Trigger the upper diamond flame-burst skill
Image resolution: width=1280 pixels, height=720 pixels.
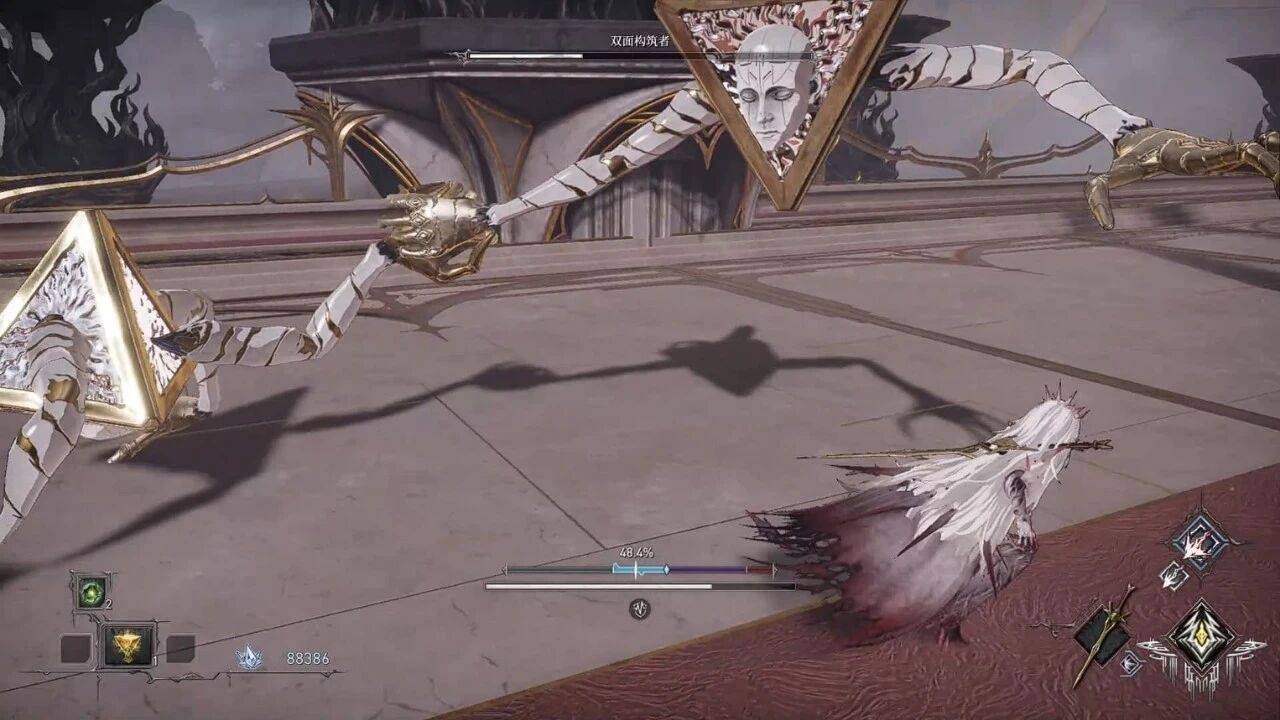click(x=1199, y=543)
